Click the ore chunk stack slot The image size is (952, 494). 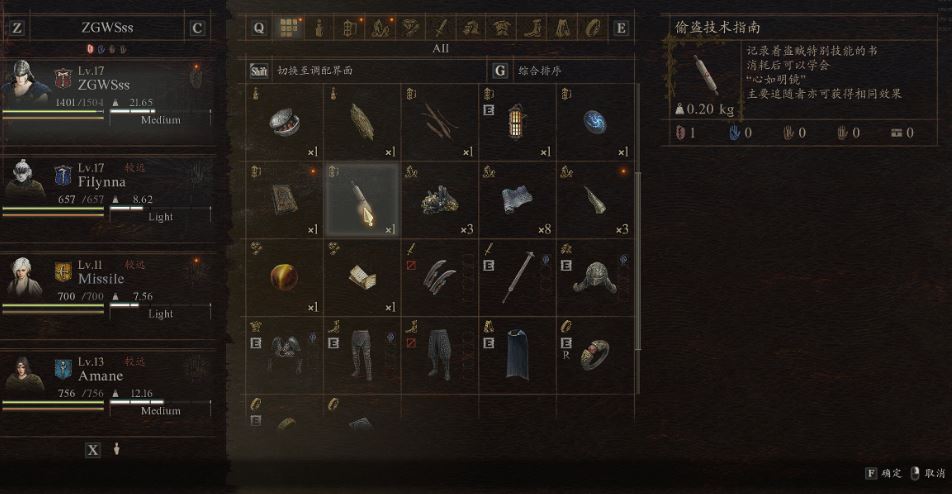pyautogui.click(x=440, y=199)
